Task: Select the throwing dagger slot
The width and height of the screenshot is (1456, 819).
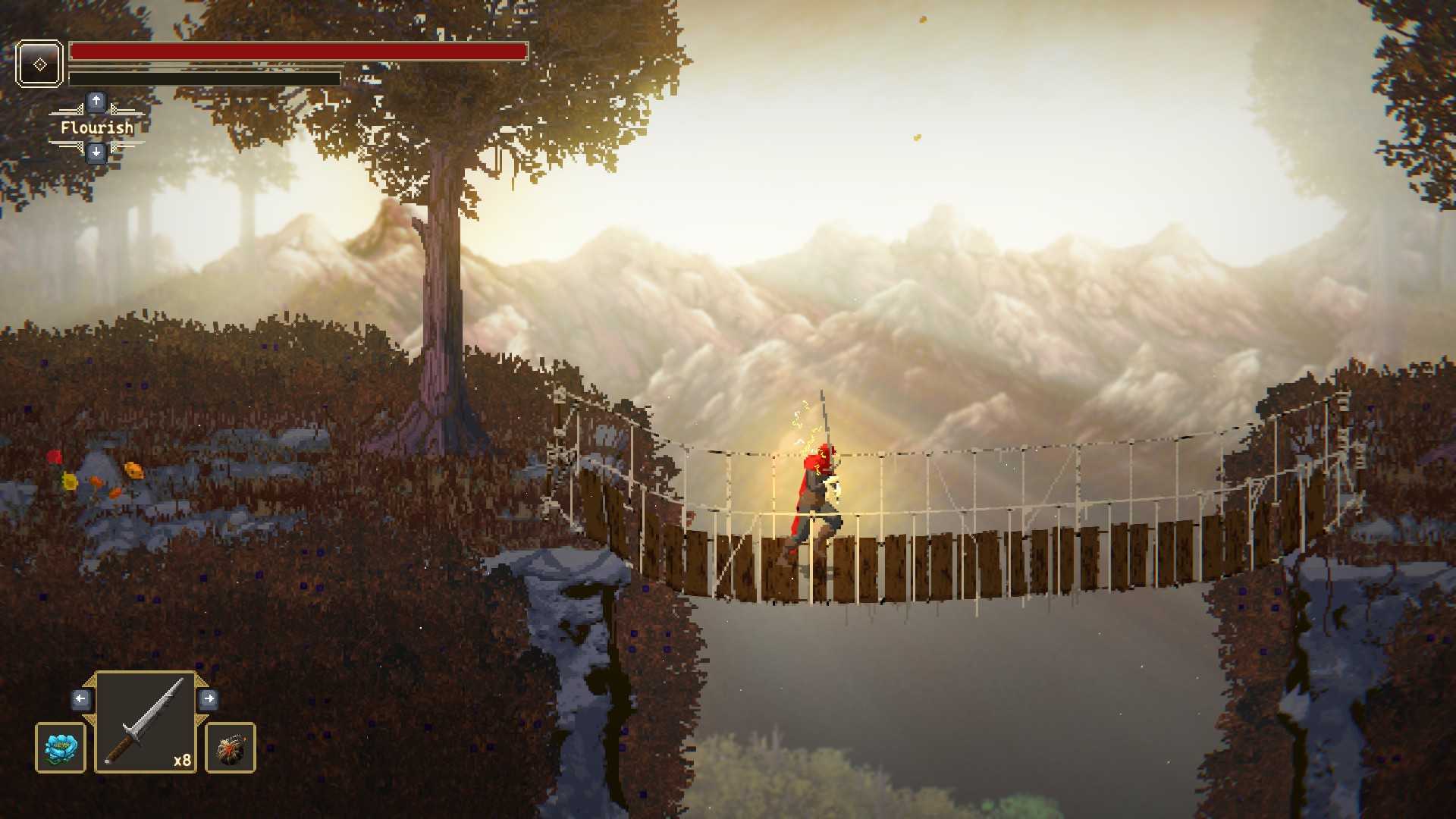Action: pyautogui.click(x=146, y=722)
